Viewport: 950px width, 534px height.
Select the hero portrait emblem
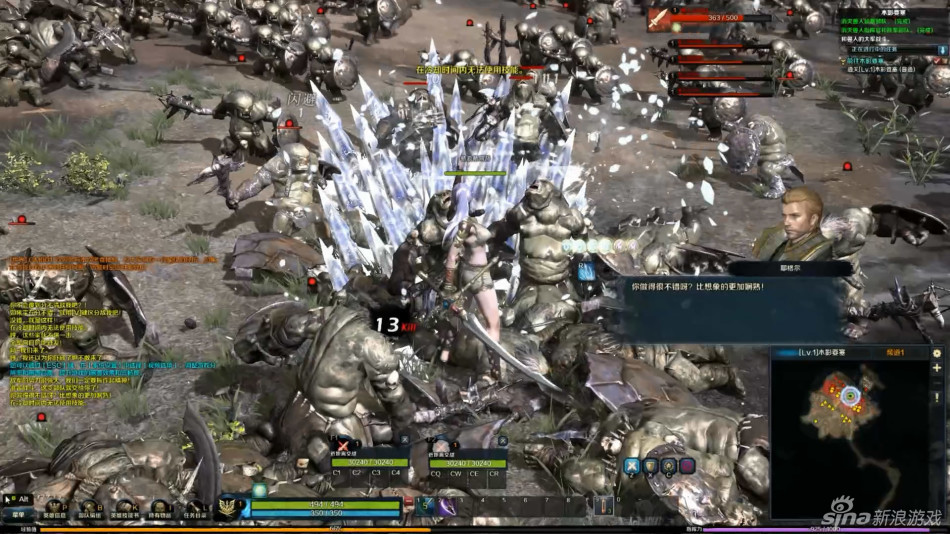tap(230, 507)
